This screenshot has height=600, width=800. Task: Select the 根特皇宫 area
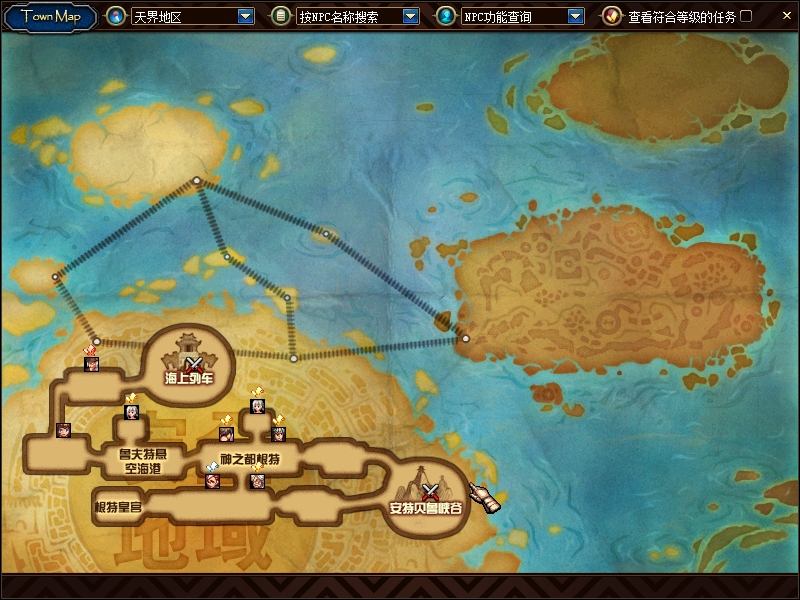click(118, 507)
